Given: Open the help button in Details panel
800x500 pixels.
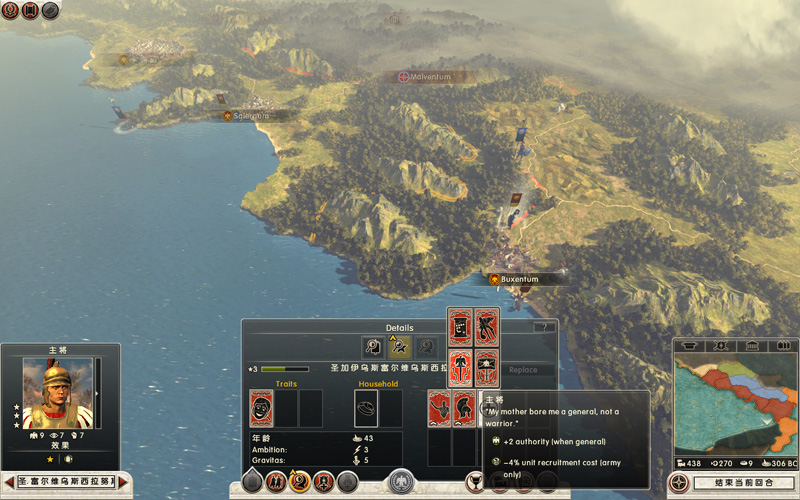Looking at the screenshot, I should [x=543, y=327].
